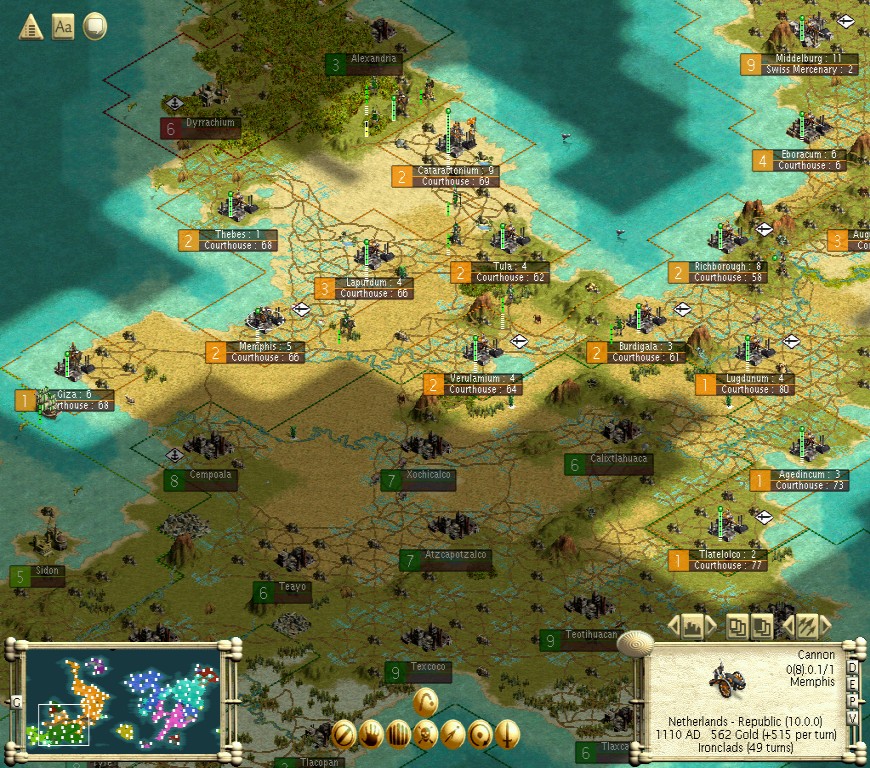Open the pyramid-shaped main menu button
The width and height of the screenshot is (870, 768).
[30, 26]
